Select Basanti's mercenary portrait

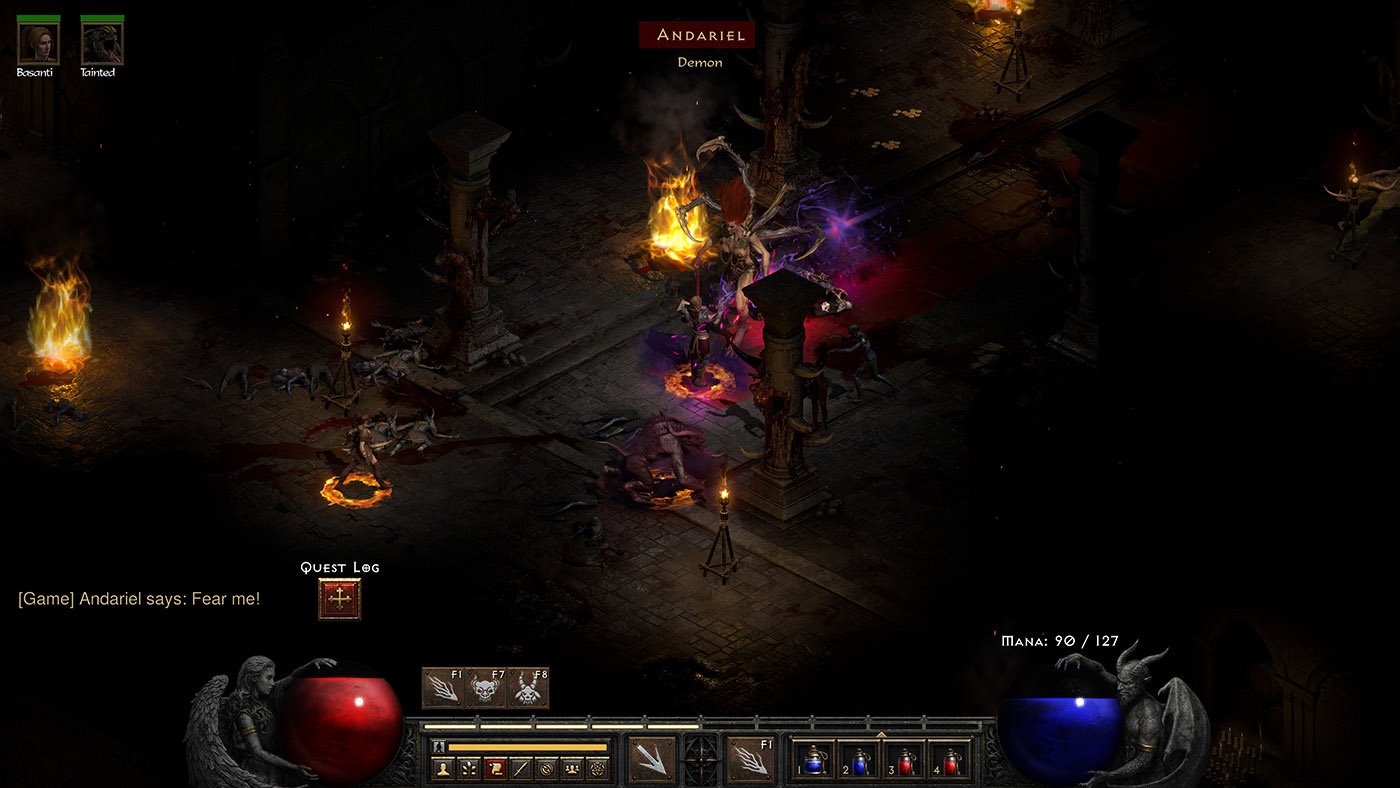[38, 43]
